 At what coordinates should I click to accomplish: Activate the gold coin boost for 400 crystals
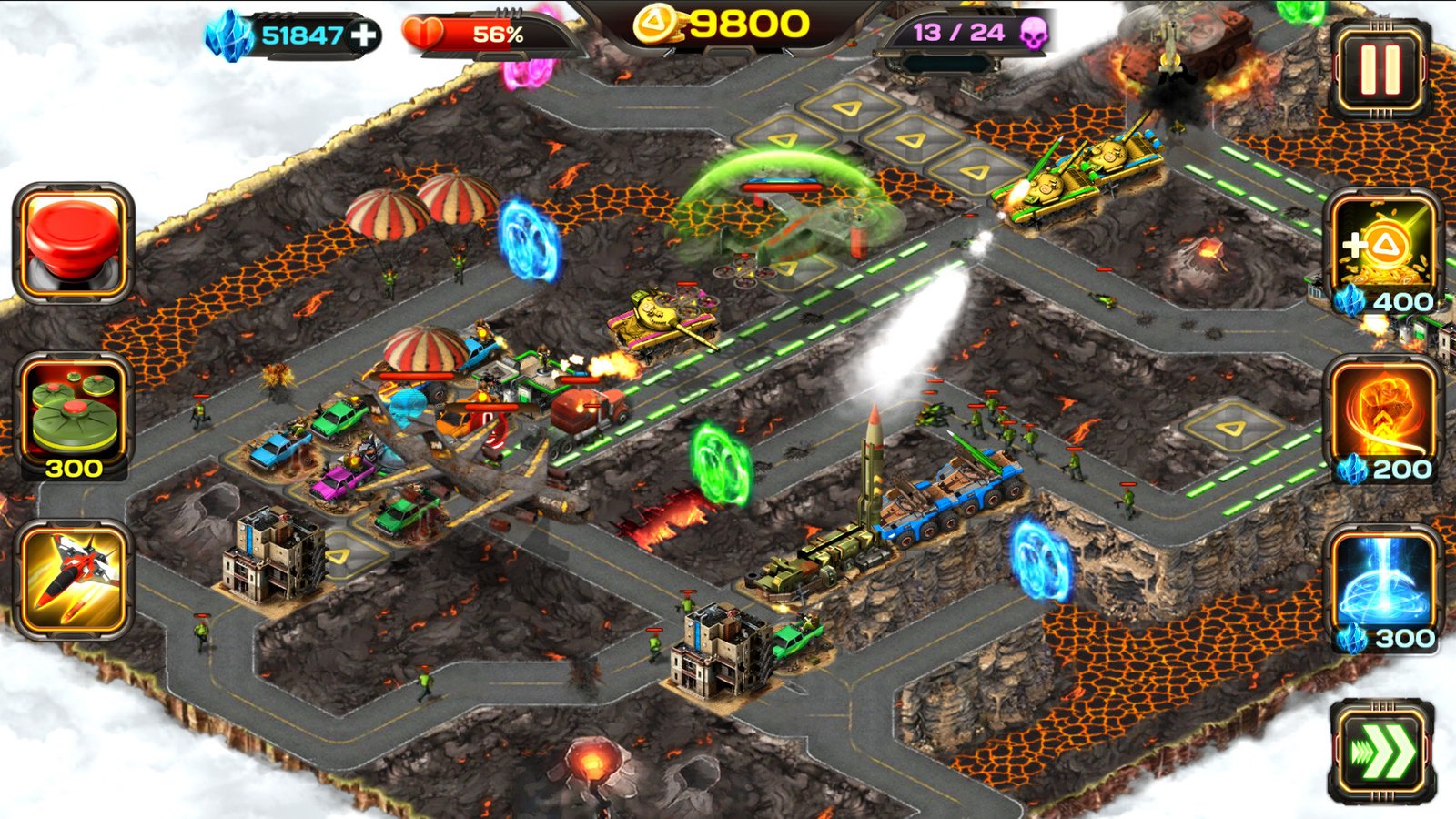point(1384,246)
